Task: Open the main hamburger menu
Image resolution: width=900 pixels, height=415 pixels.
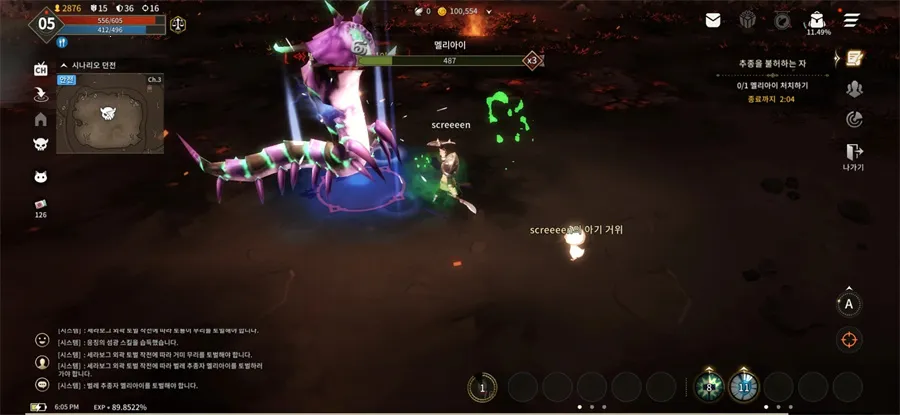Action: (852, 20)
